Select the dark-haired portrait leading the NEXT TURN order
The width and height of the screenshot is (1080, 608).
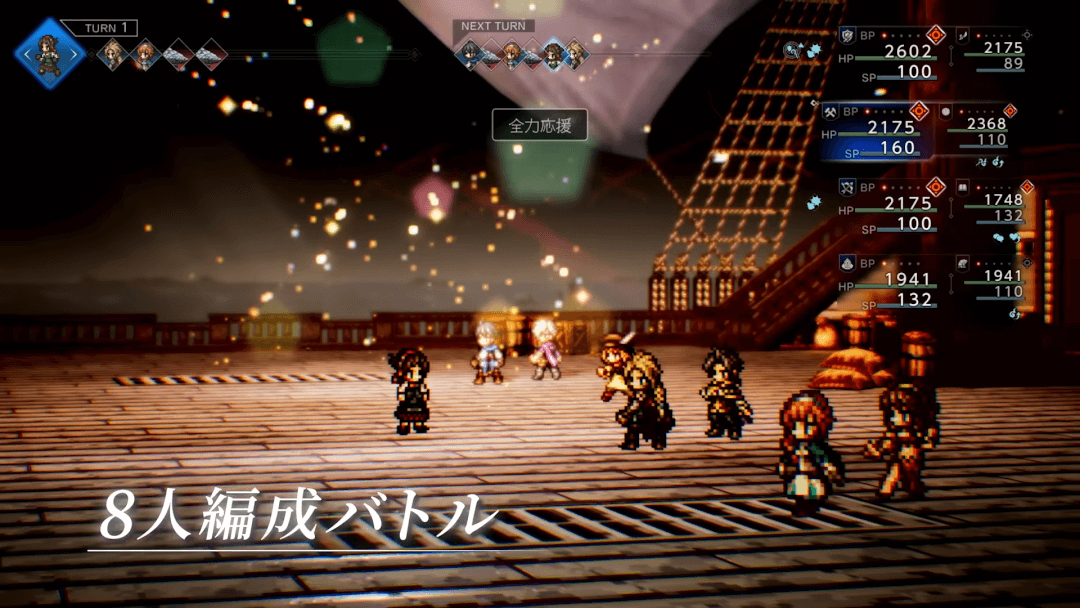(470, 53)
